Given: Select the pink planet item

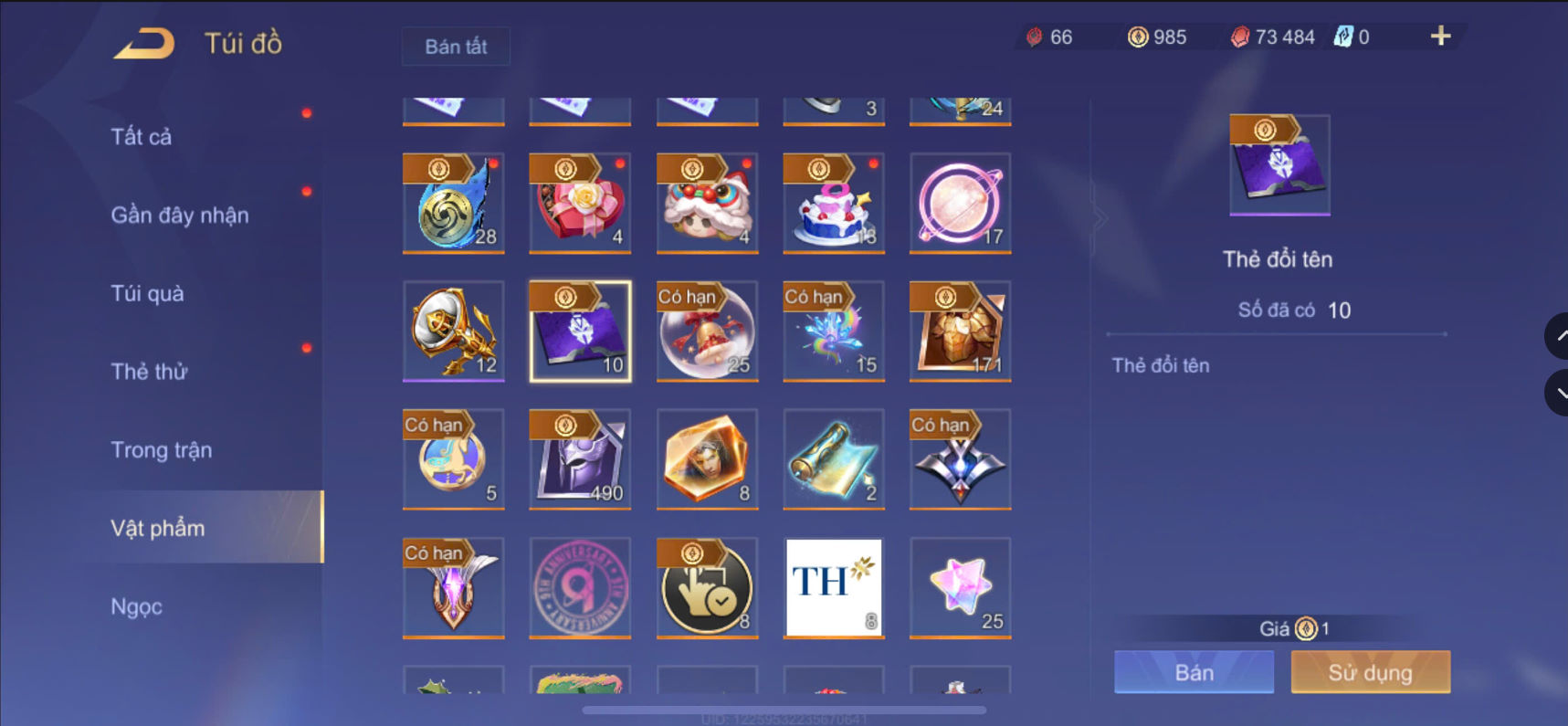Looking at the screenshot, I should [959, 203].
